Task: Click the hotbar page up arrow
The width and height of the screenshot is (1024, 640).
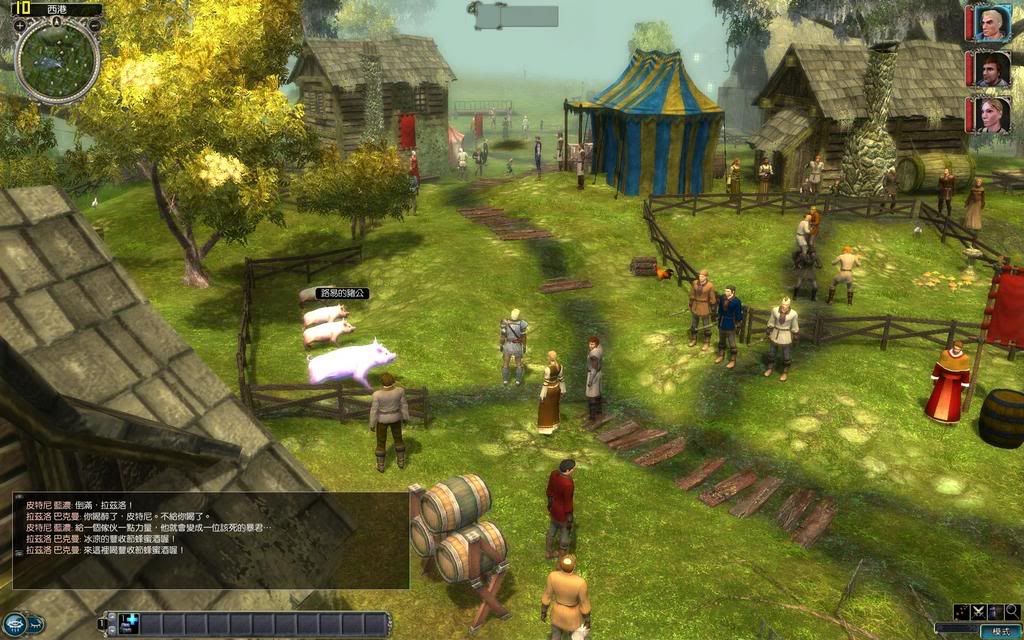Action: [x=112, y=618]
